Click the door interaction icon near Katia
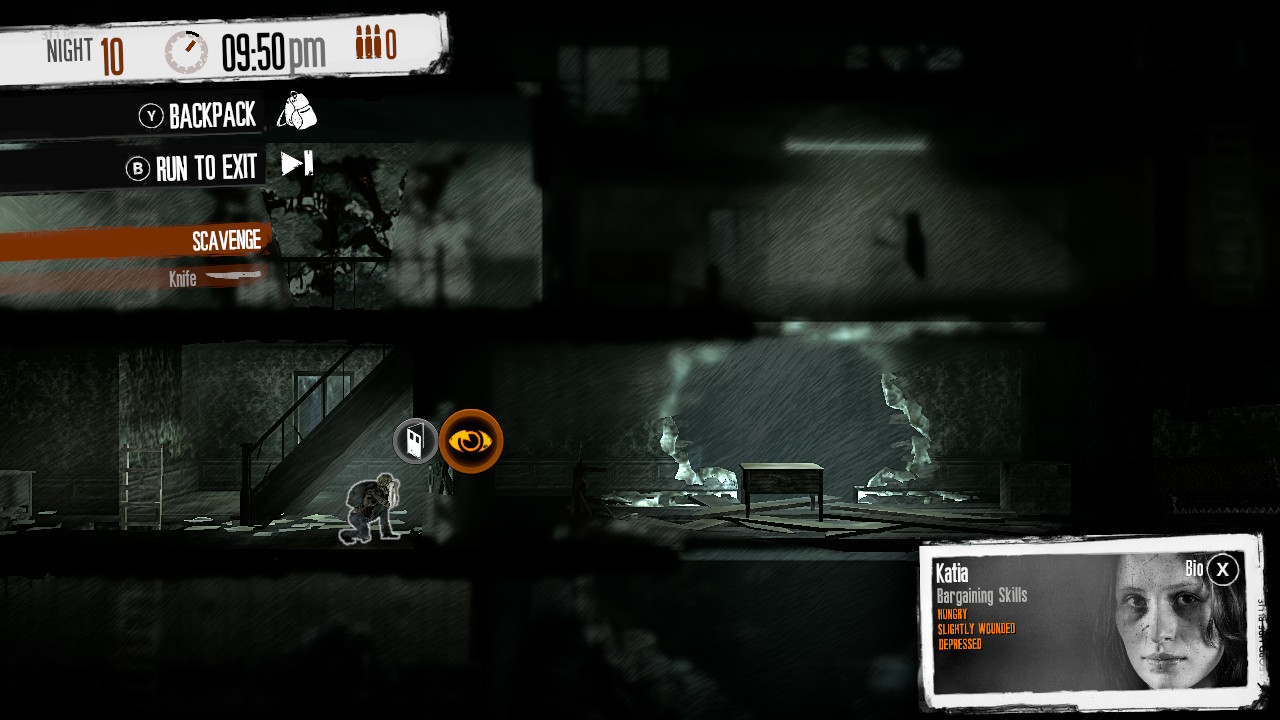The image size is (1280, 720). [x=414, y=440]
